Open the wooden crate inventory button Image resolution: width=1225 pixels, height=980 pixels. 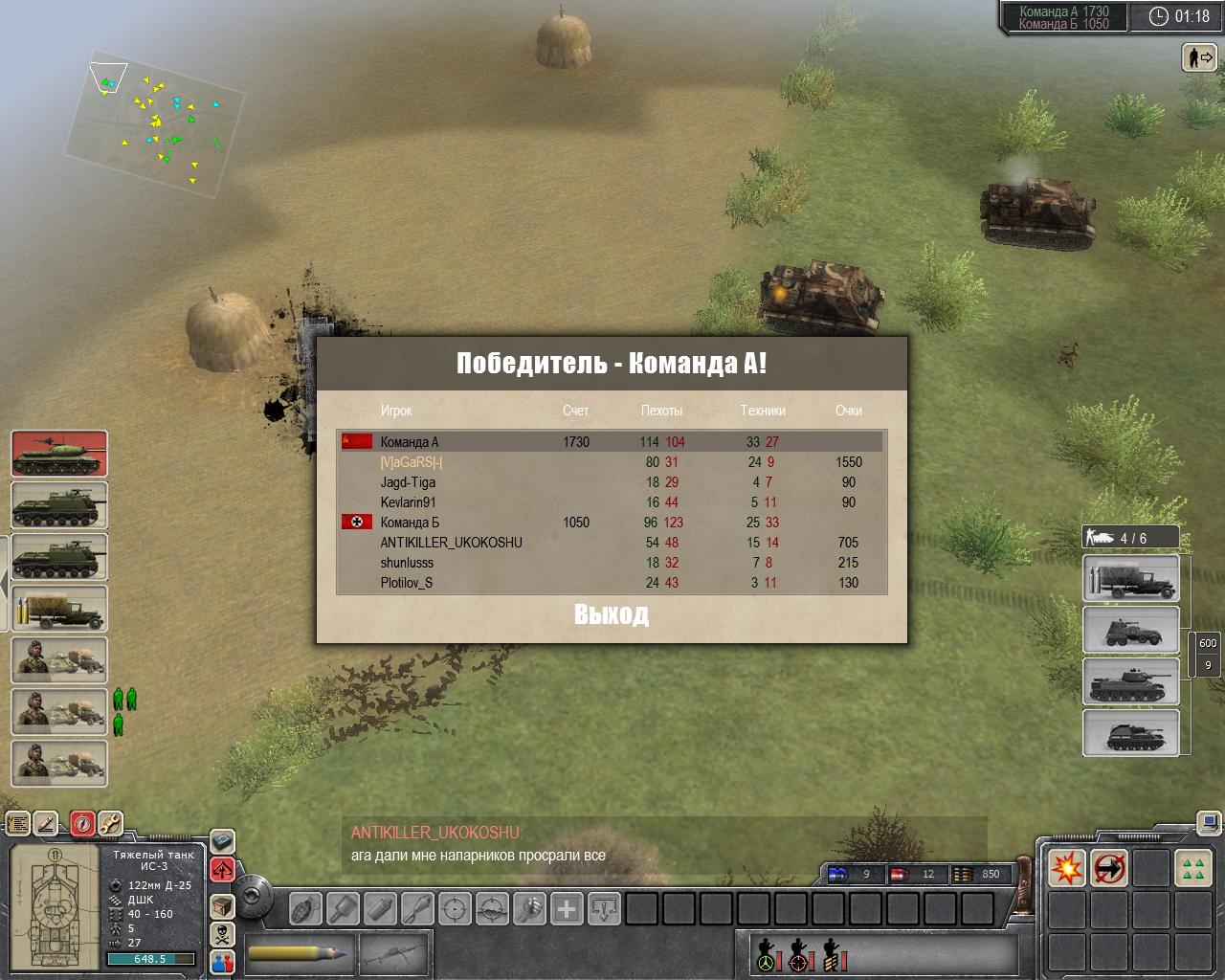point(222,905)
